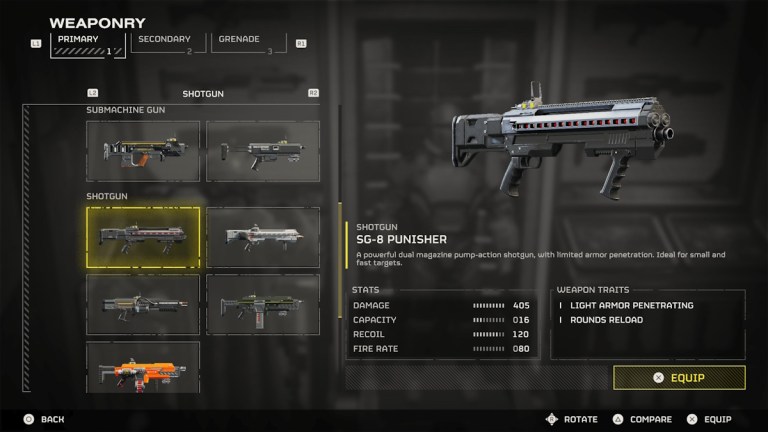Select the highlighted SG-8 Punisher shotgun tile
The image size is (768, 432).
pos(143,236)
